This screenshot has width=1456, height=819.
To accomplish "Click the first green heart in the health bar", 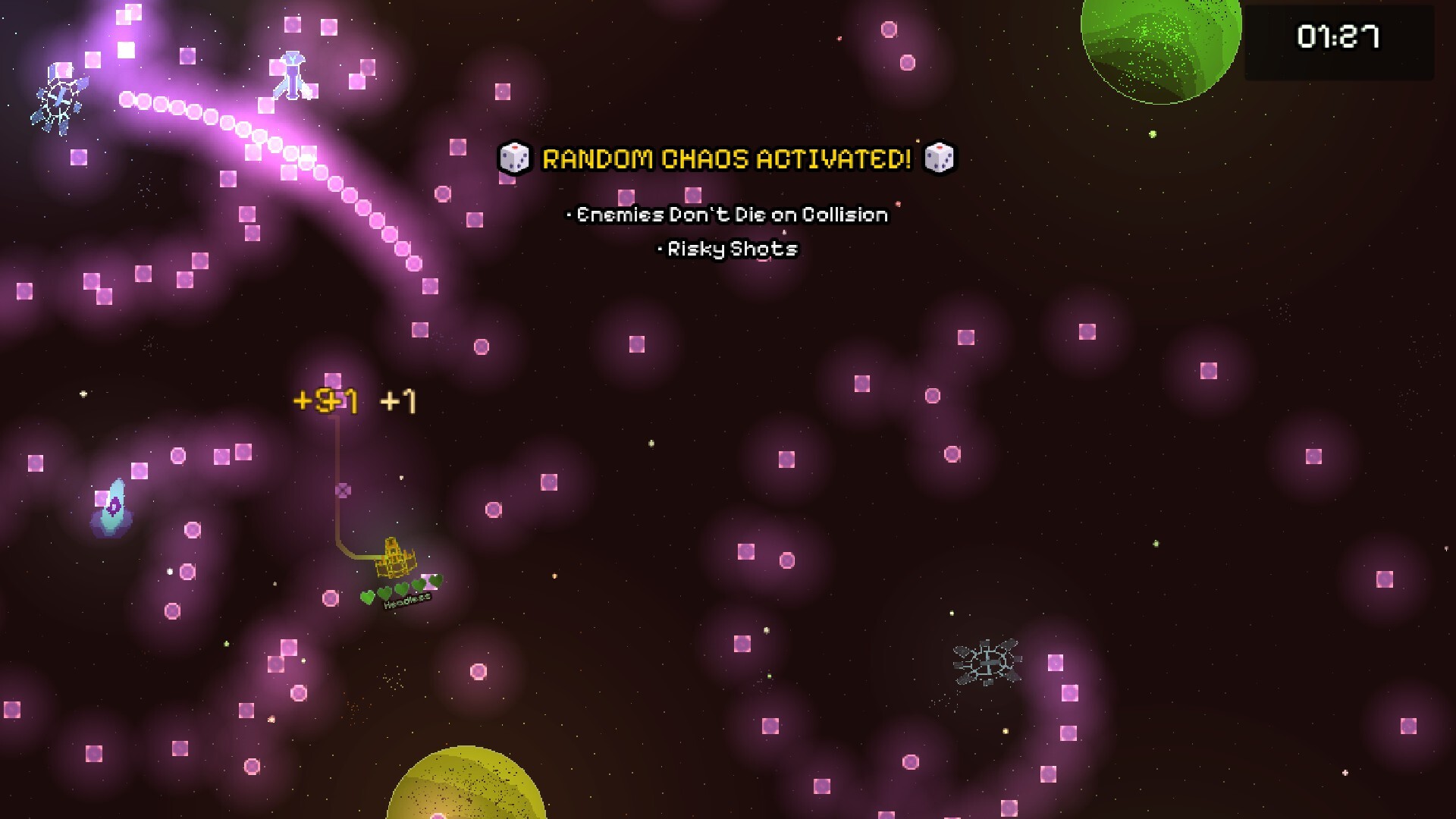I will [367, 598].
